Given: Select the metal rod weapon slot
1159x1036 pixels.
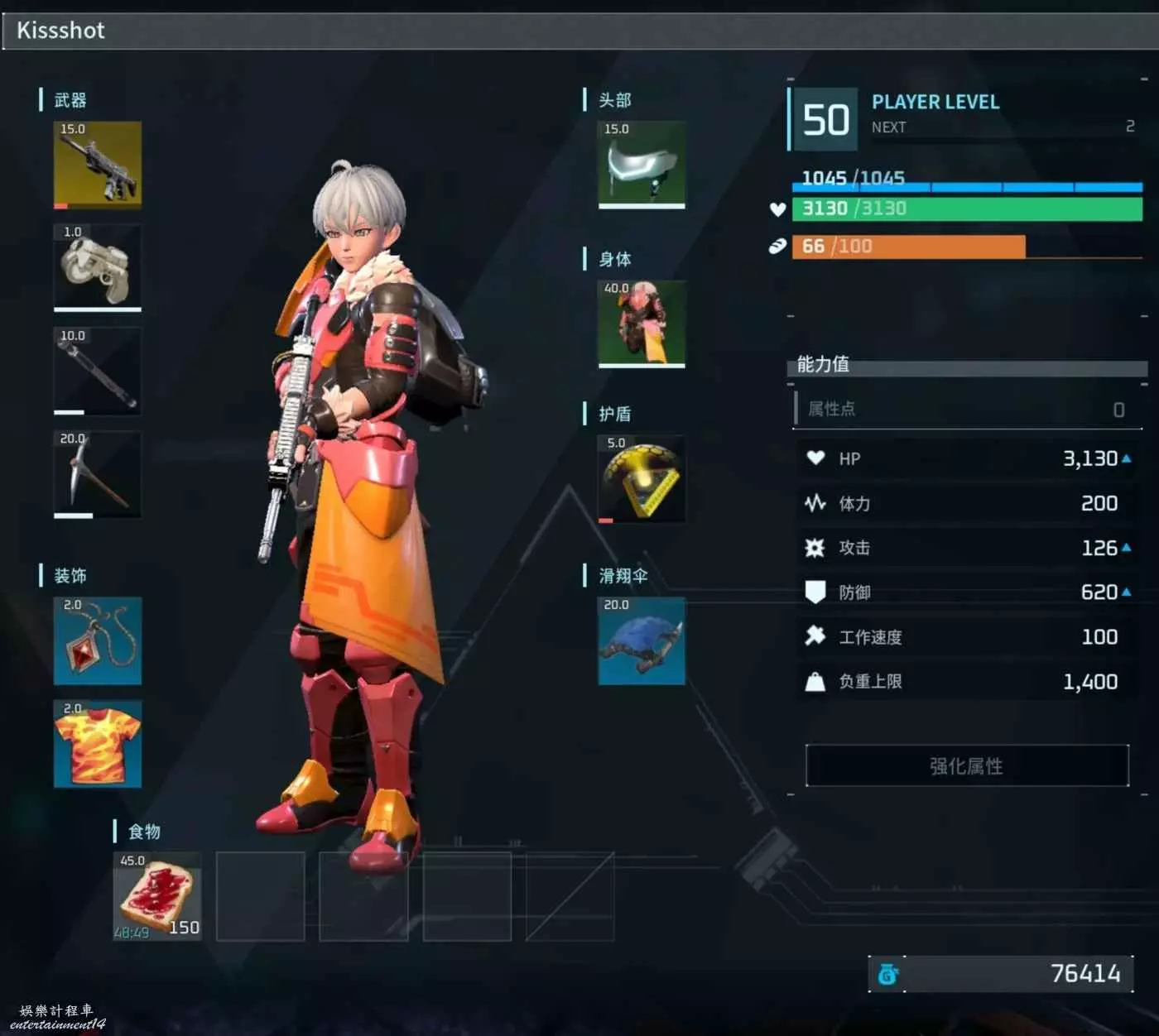Looking at the screenshot, I should point(98,371).
